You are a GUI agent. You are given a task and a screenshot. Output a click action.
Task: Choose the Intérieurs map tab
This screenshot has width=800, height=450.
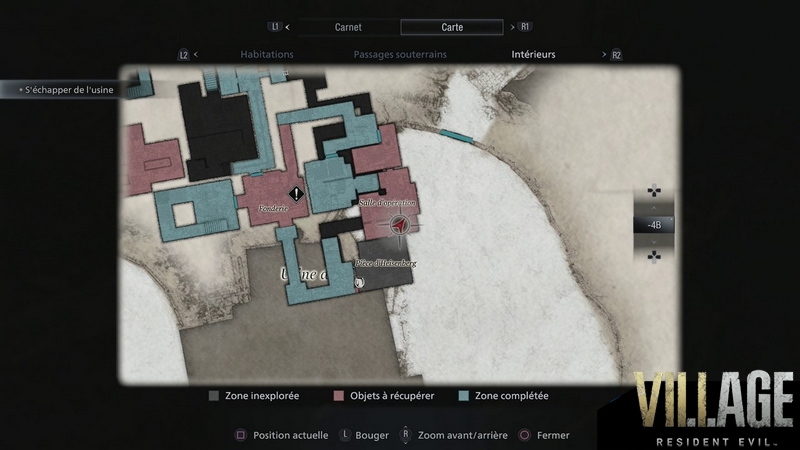tap(533, 55)
